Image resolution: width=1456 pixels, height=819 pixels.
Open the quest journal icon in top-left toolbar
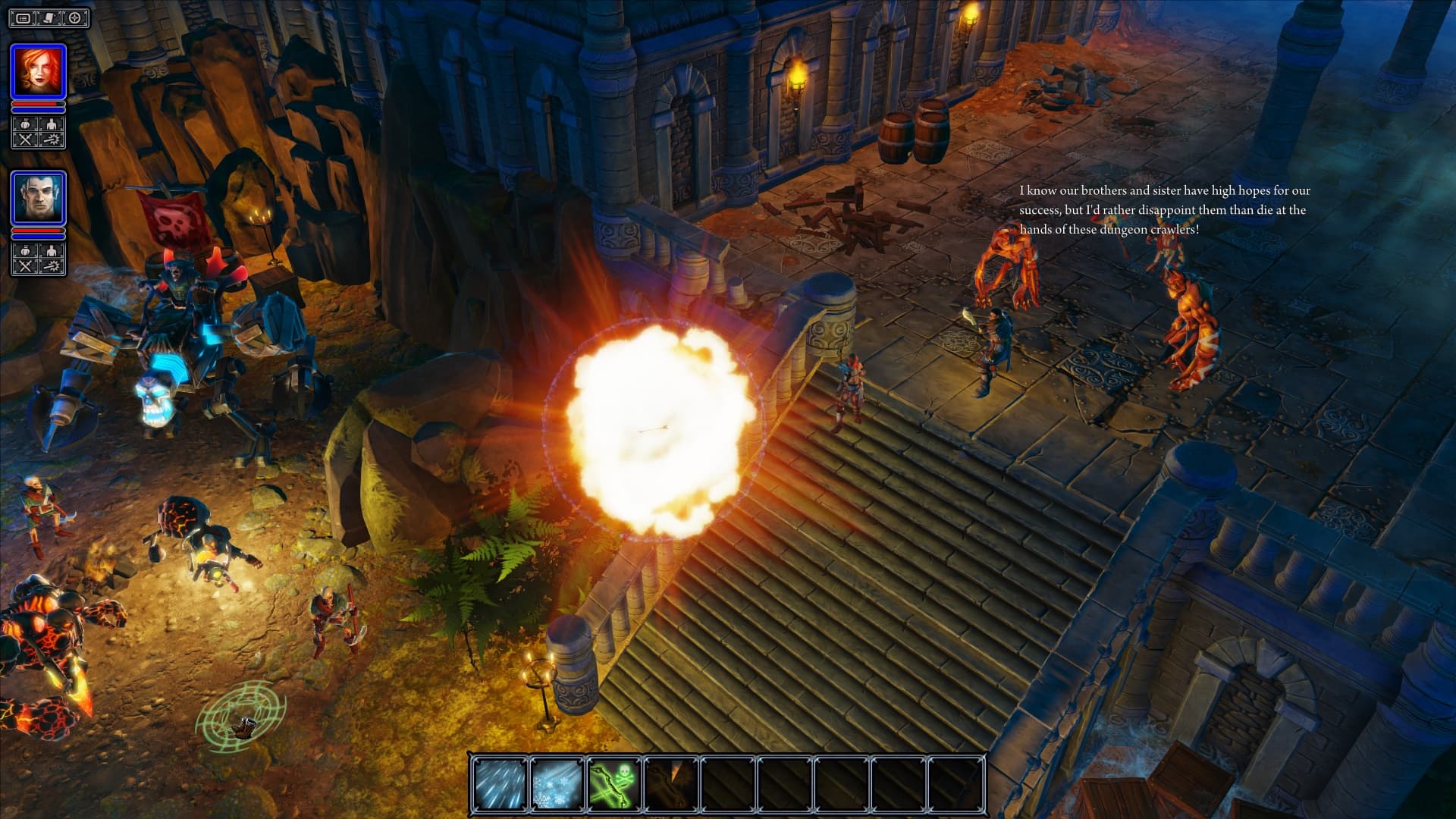25,17
